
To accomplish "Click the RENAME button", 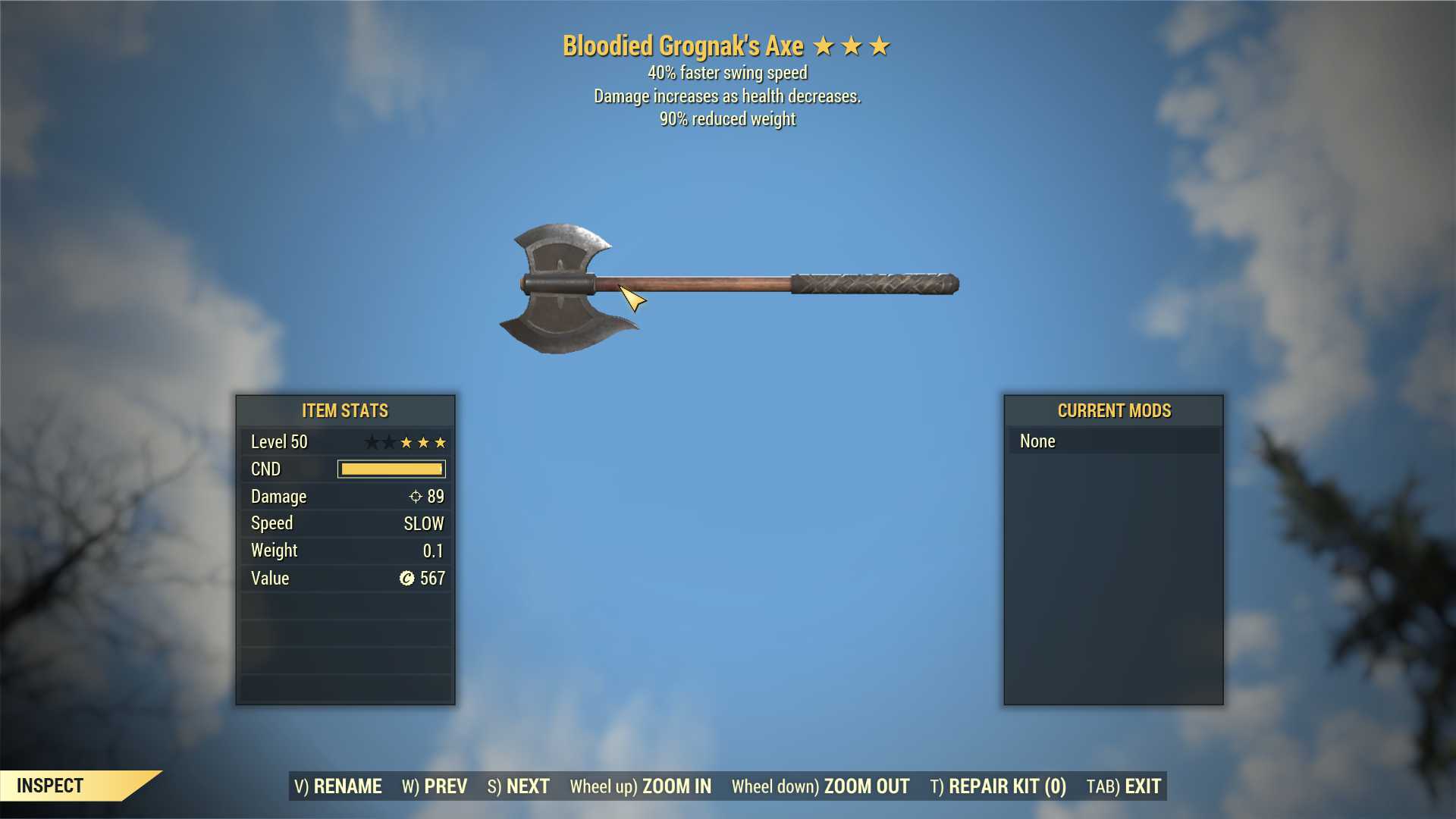I will [338, 786].
